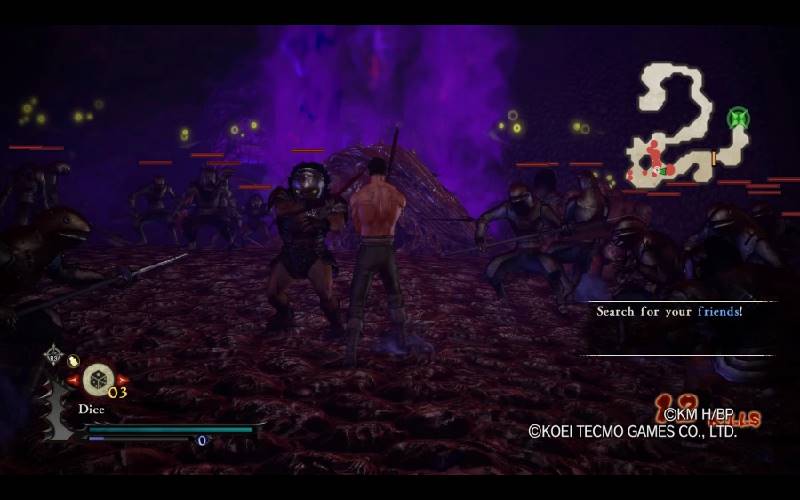Select the "Search for your friends!" objective
This screenshot has width=800, height=500.
[x=669, y=312]
